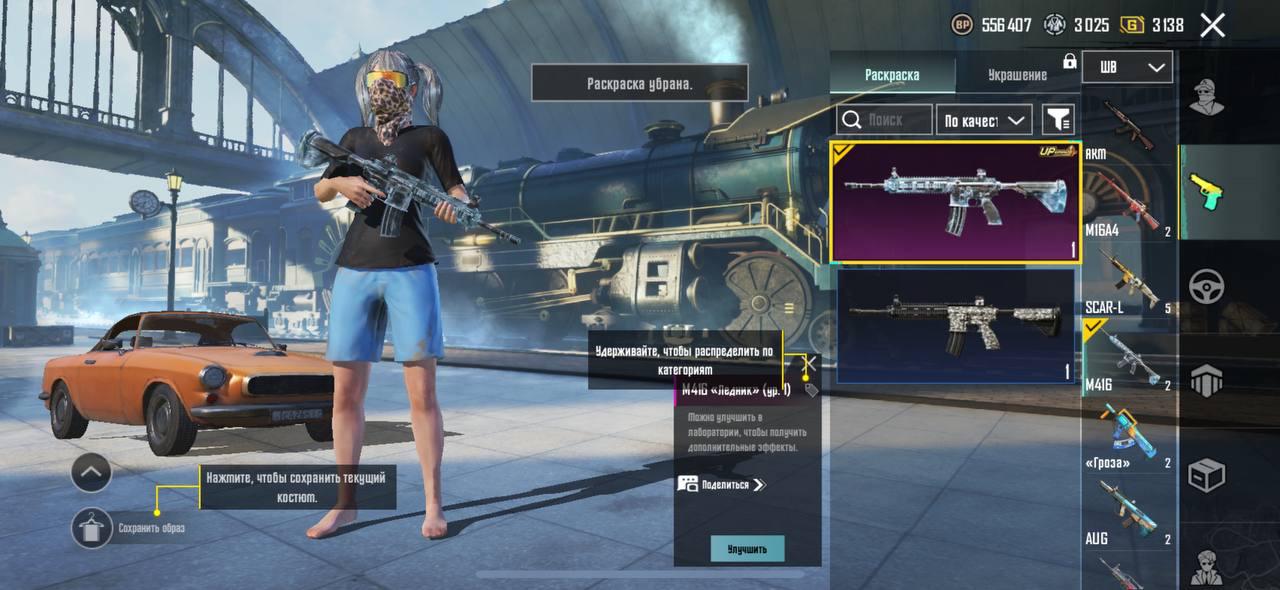The width and height of the screenshot is (1280, 590).
Task: Open the vehicle steering wheel category
Action: click(1207, 287)
